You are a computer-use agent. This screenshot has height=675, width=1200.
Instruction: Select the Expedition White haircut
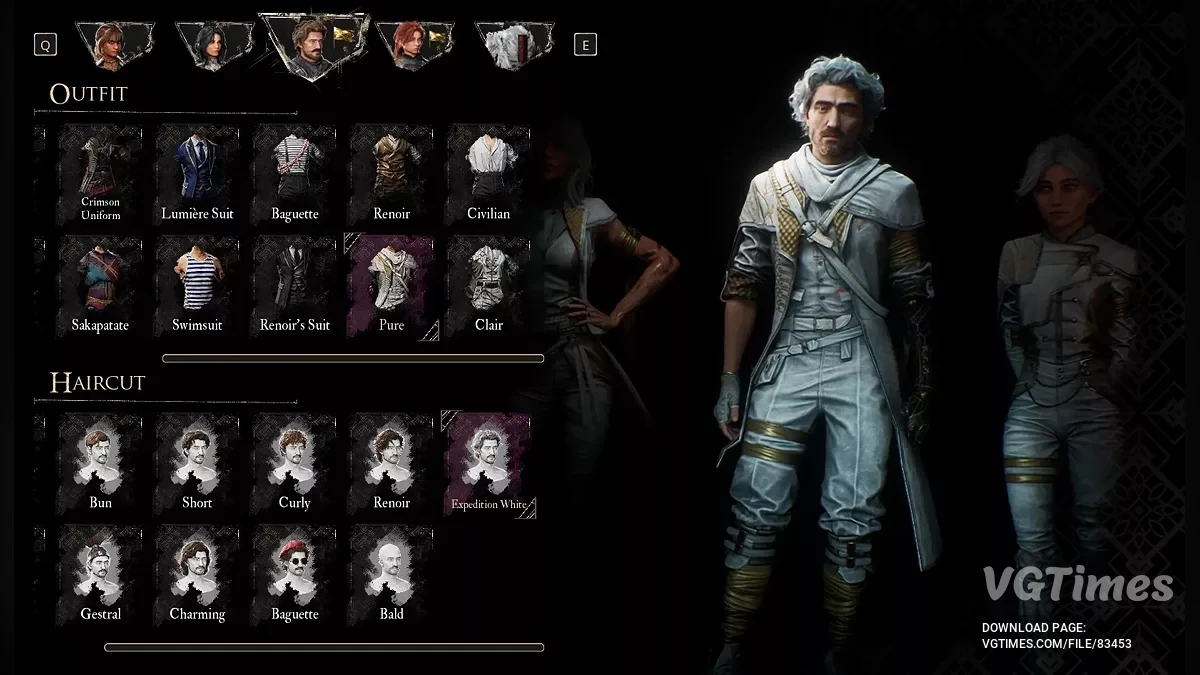coord(488,464)
